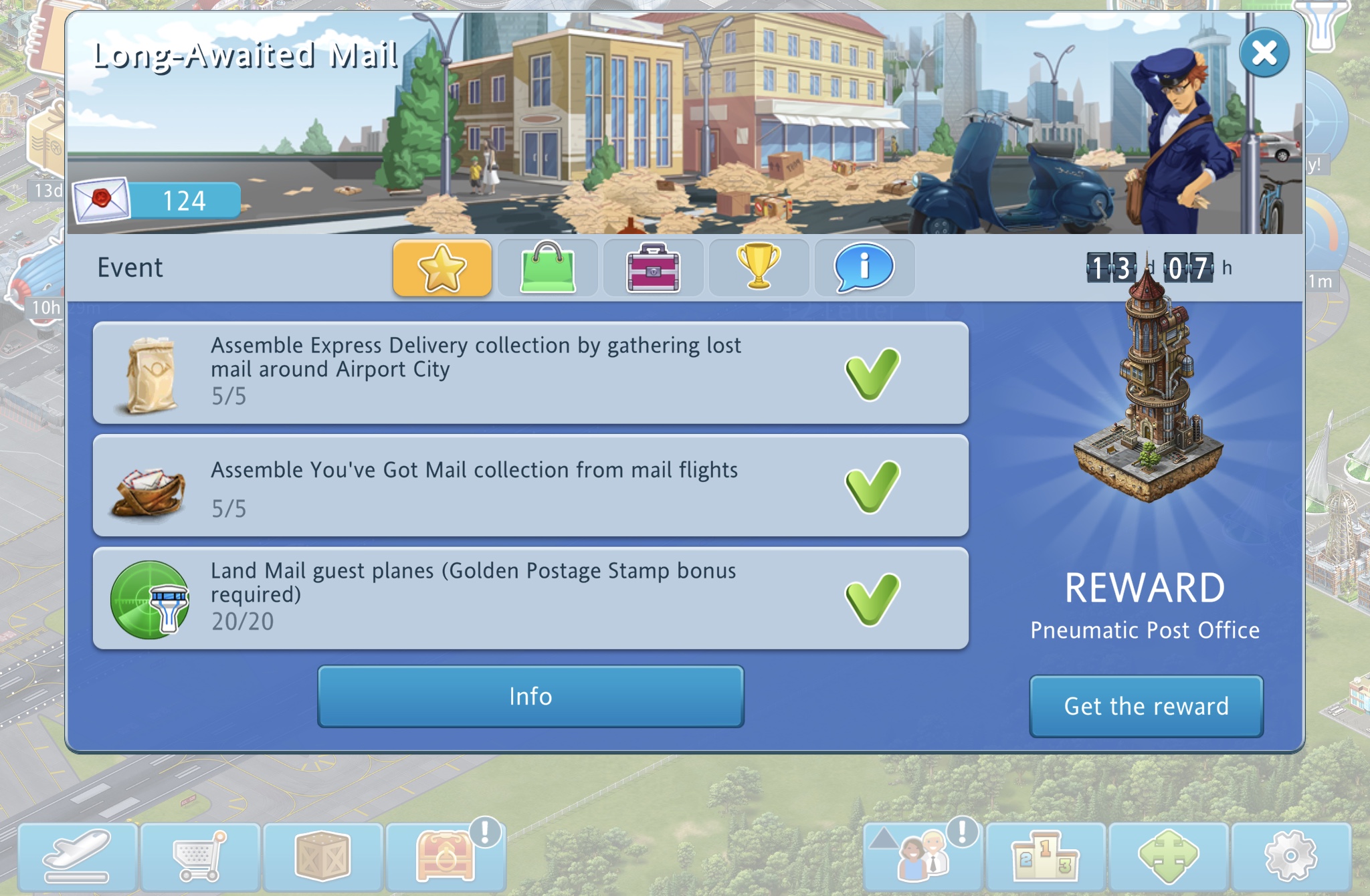This screenshot has width=1370, height=896.
Task: Open the shopping cart store button
Action: [200, 857]
